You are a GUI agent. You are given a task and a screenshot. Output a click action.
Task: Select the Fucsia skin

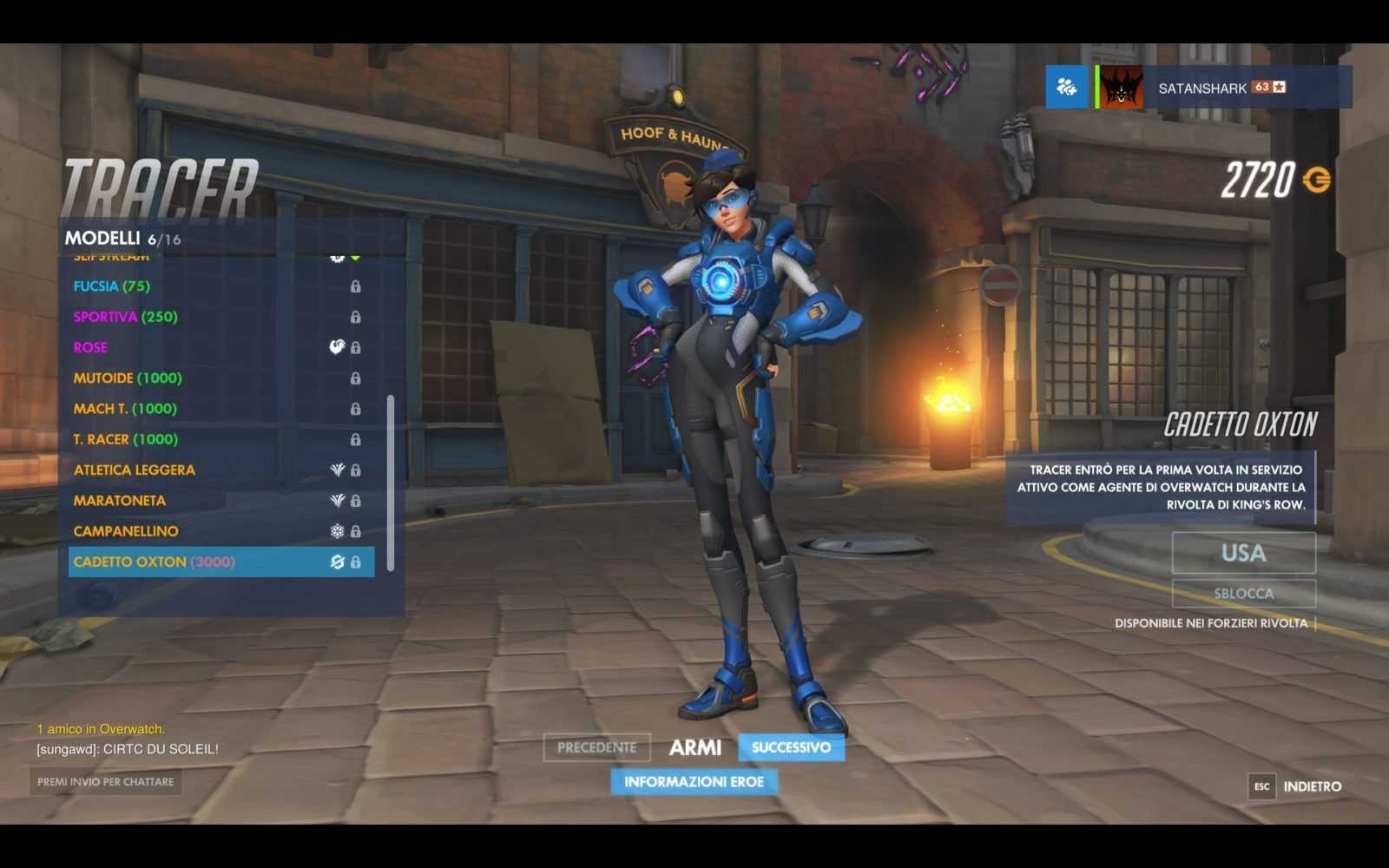[112, 286]
